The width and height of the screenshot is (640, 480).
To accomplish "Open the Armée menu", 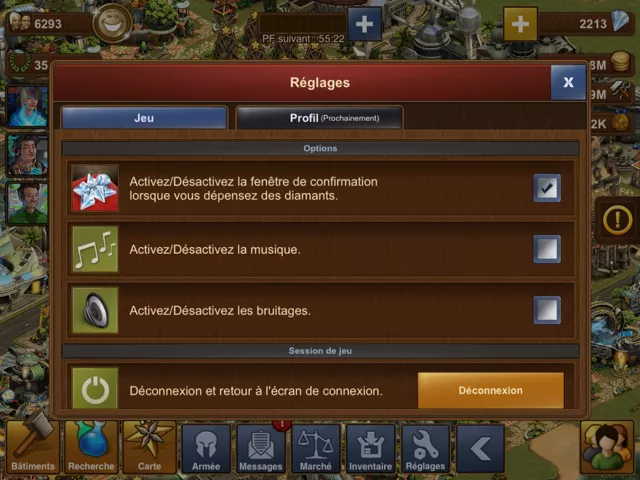I will click(x=206, y=449).
